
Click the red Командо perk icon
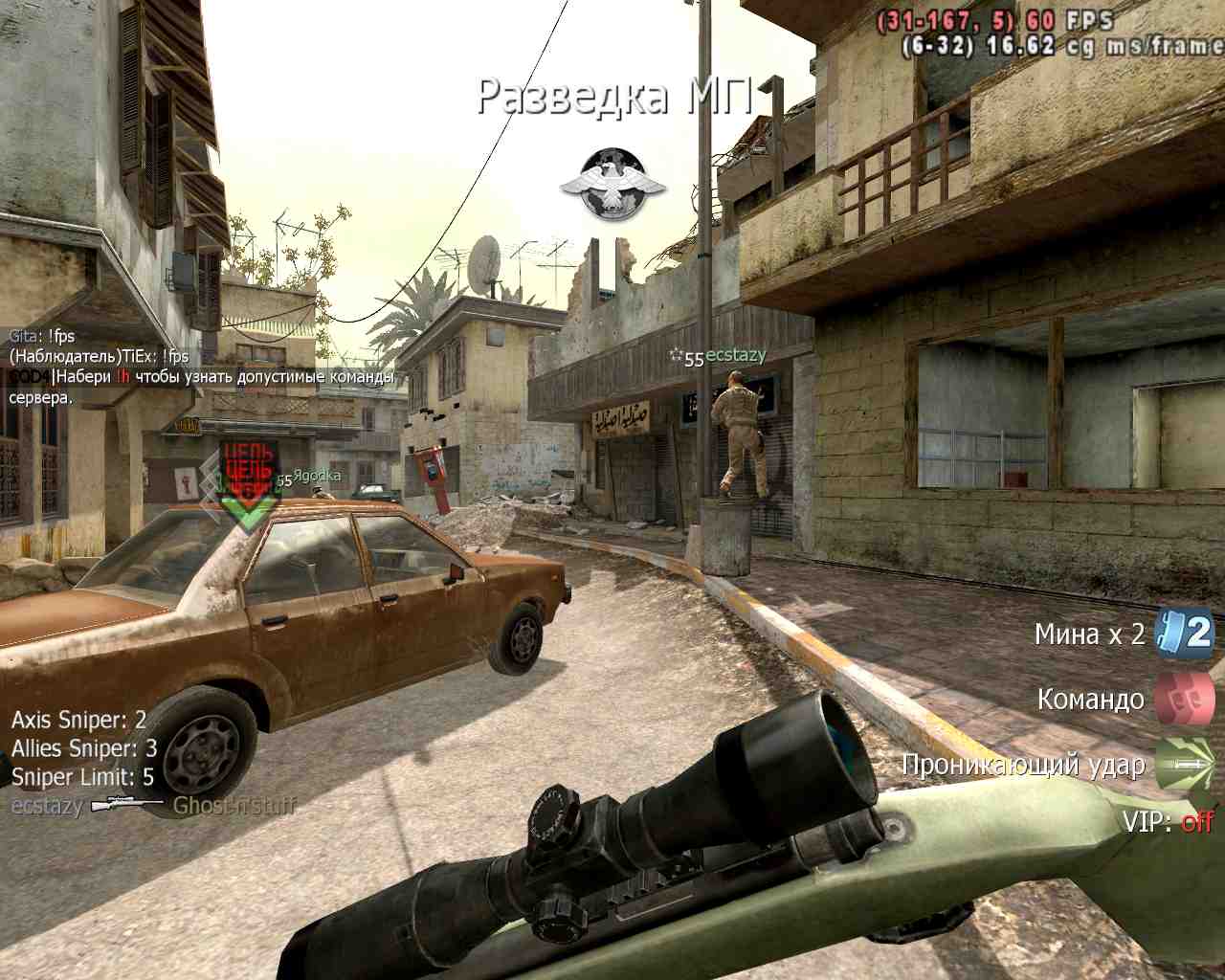[1184, 699]
